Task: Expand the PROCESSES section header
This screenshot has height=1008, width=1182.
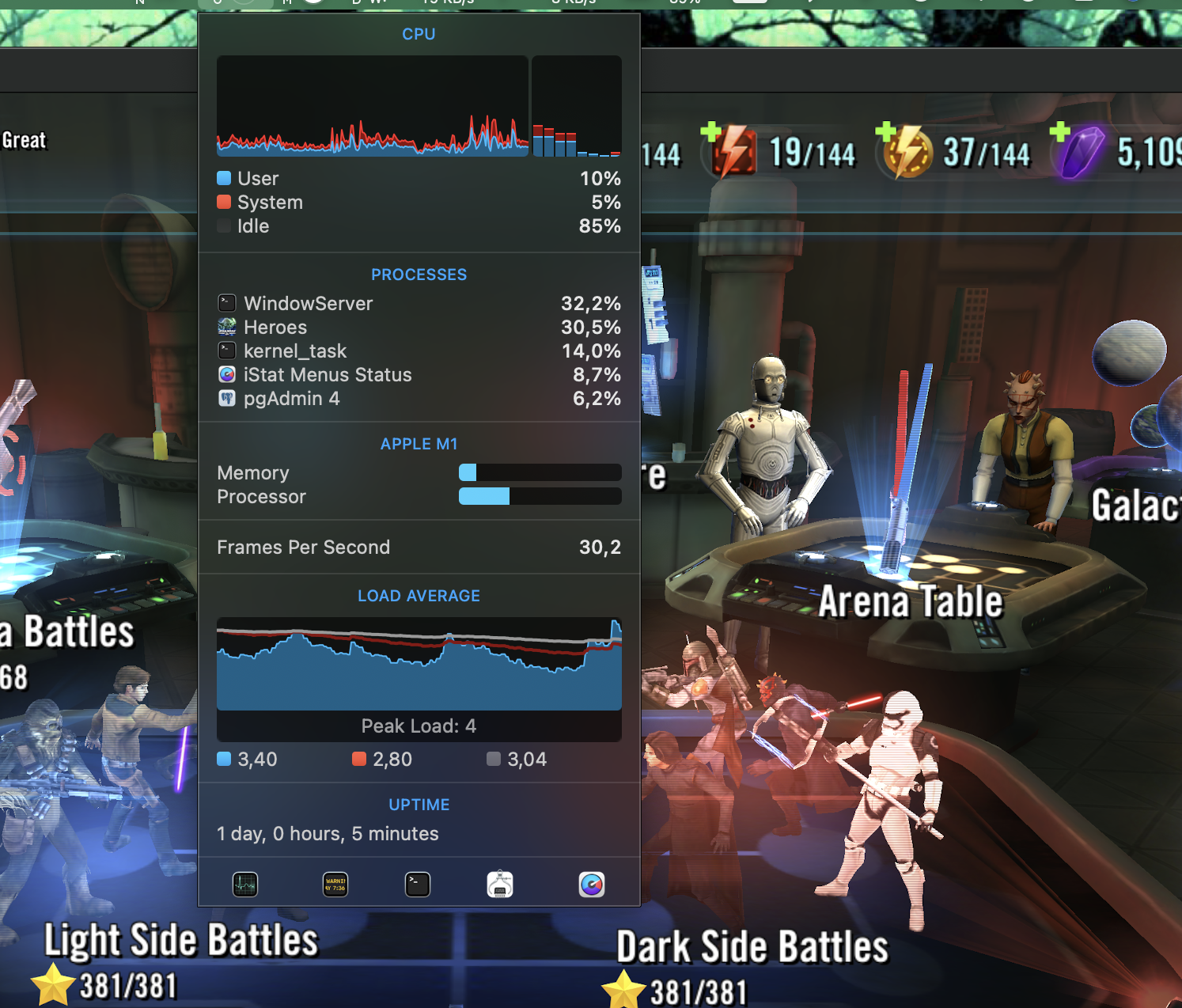Action: 419,274
